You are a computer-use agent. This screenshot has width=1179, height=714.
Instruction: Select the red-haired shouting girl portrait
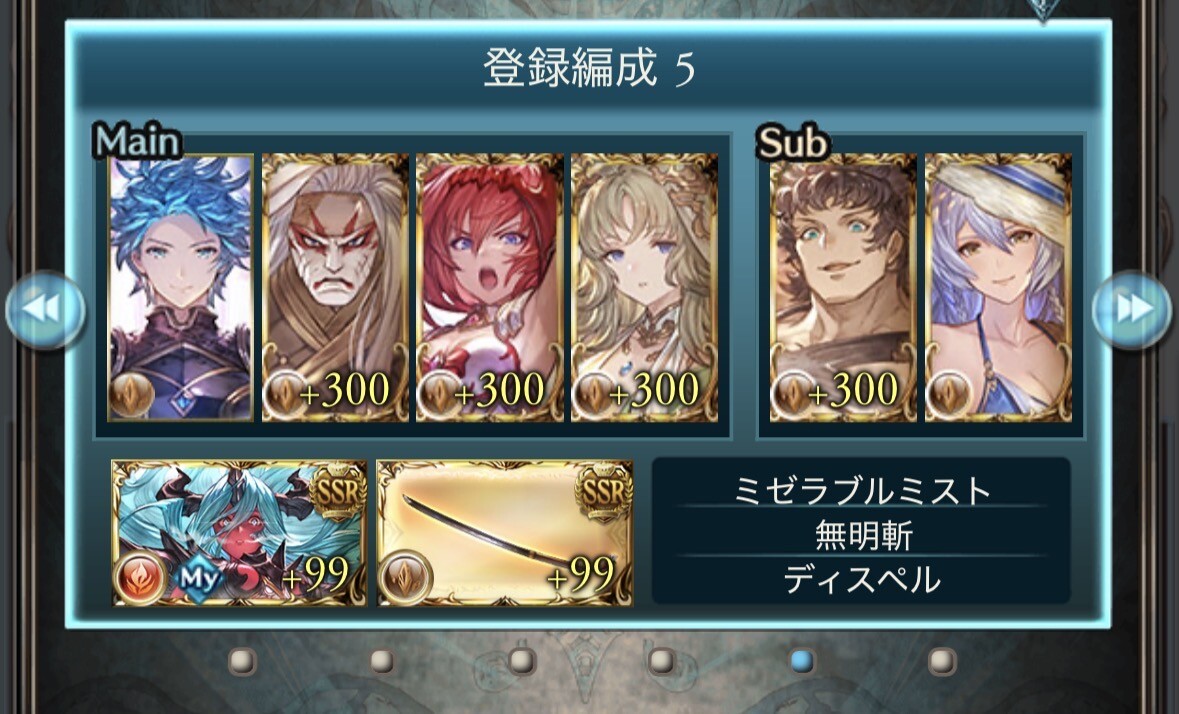tap(490, 288)
